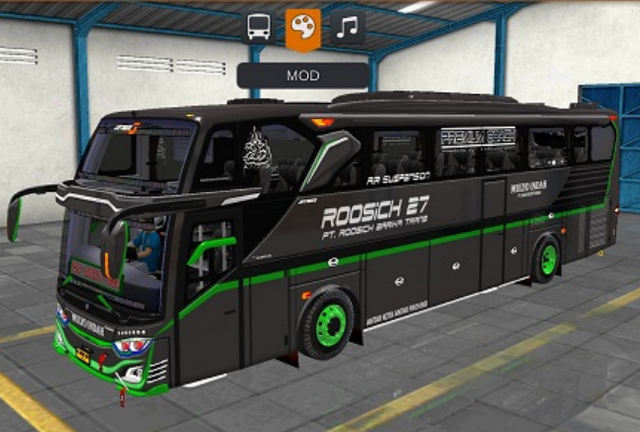Image resolution: width=640 pixels, height=432 pixels.
Task: Select the music note horn tab
Action: [x=347, y=28]
